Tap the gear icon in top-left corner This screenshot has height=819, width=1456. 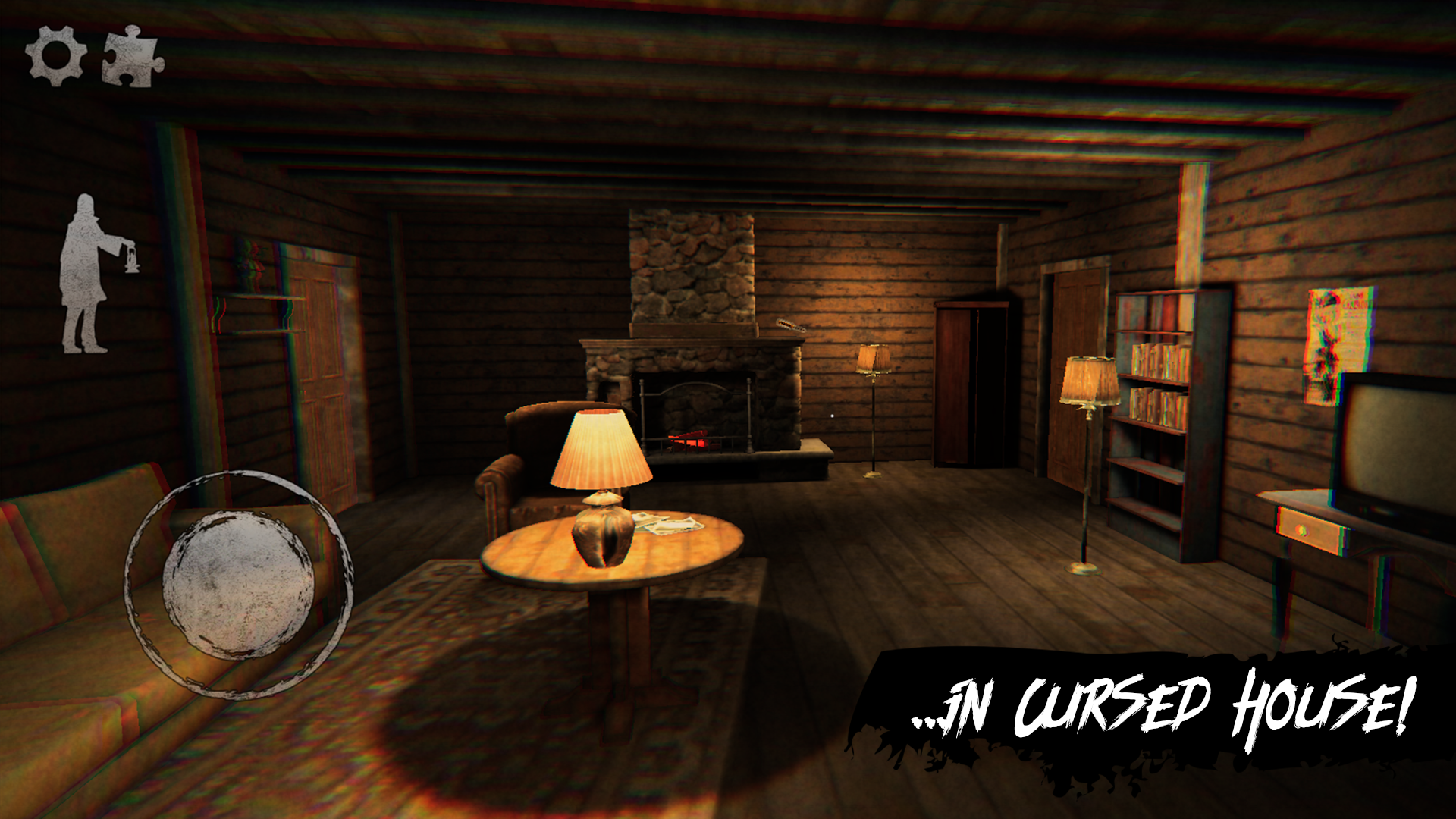(x=57, y=55)
